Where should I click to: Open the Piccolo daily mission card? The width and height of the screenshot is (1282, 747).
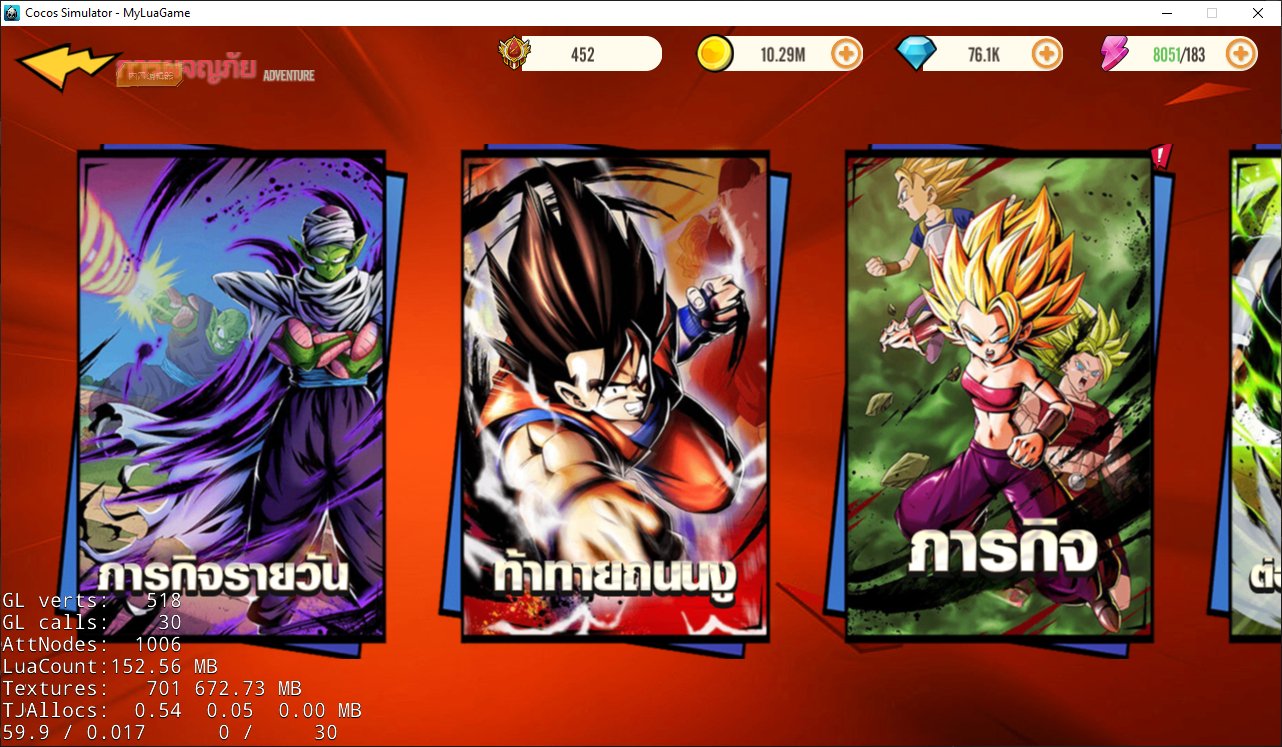click(x=232, y=395)
